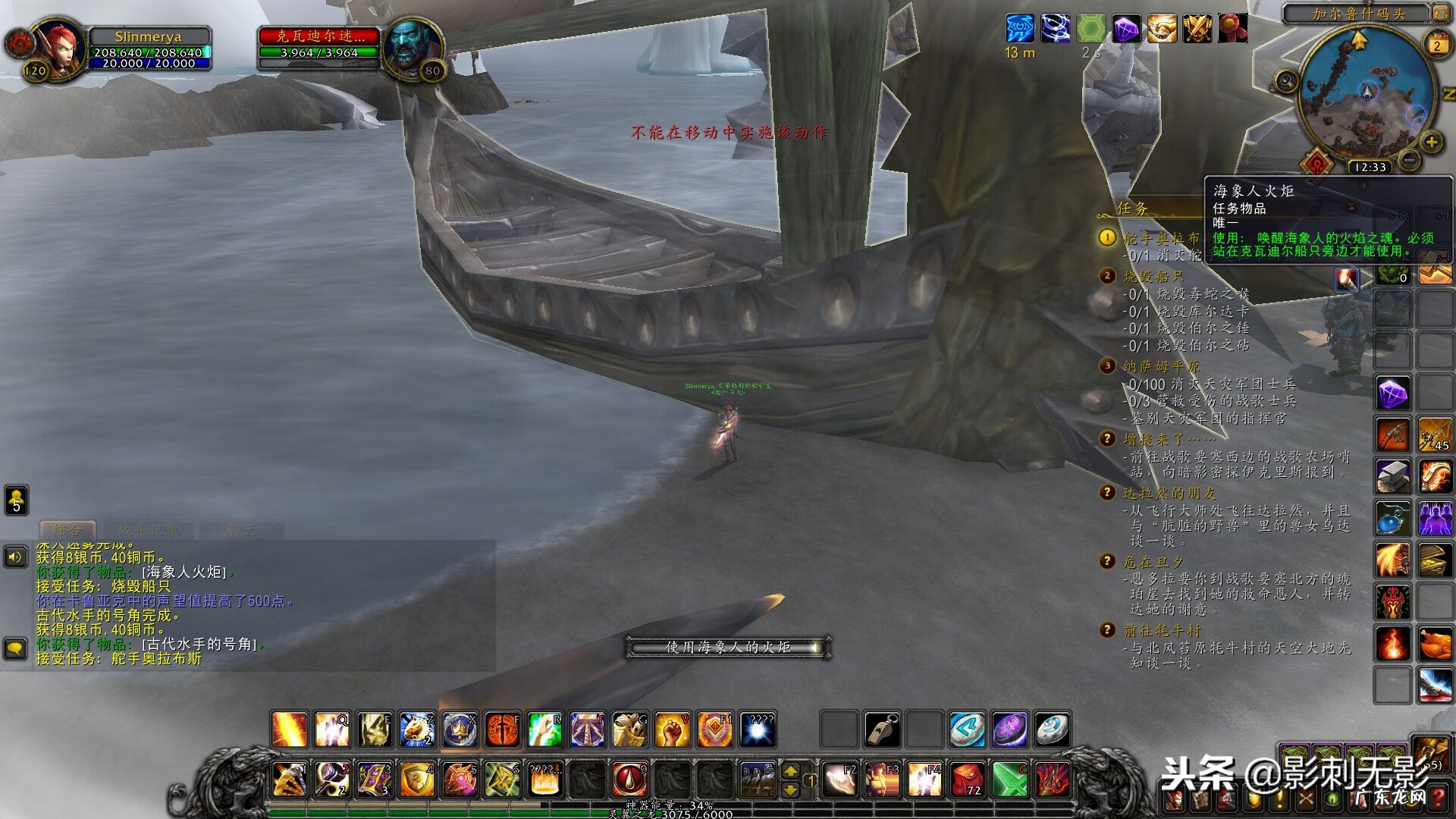Use the red backpack item showing 72
Viewport: 1456px width, 819px height.
(x=968, y=780)
